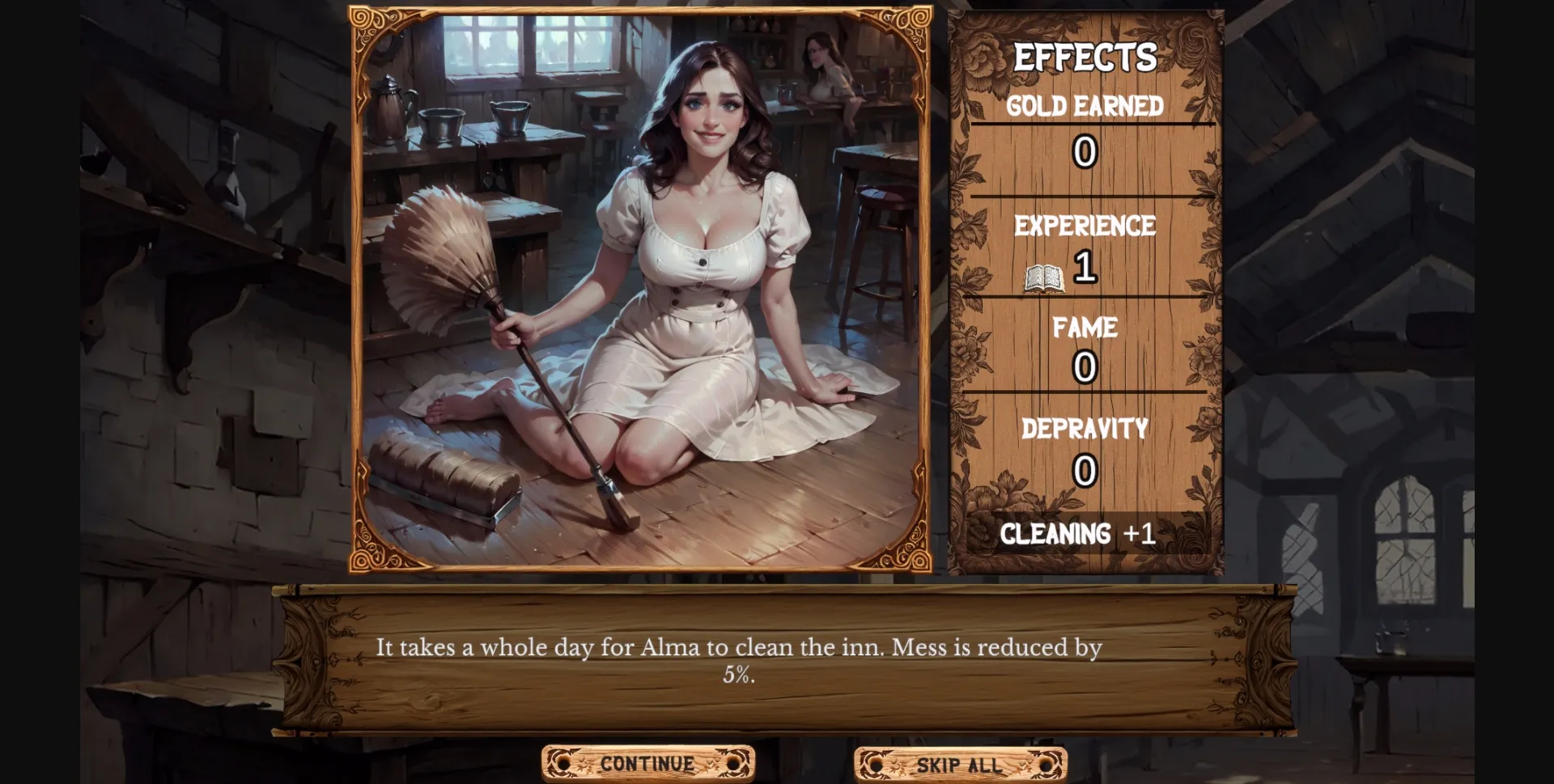The height and width of the screenshot is (784, 1554).
Task: Click the Depravity stat entry
Action: point(1084,428)
